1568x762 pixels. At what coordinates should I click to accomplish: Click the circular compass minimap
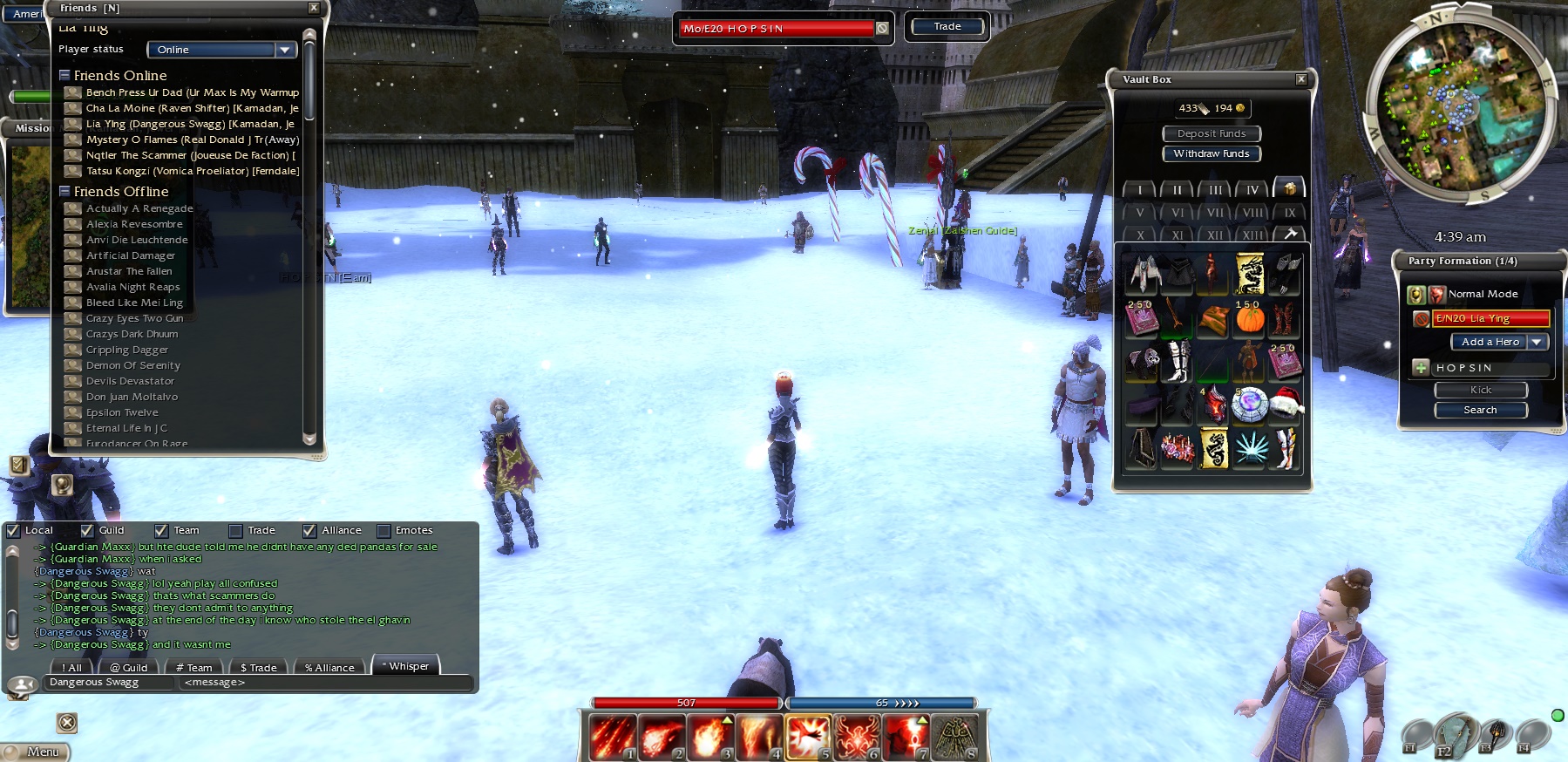1460,106
